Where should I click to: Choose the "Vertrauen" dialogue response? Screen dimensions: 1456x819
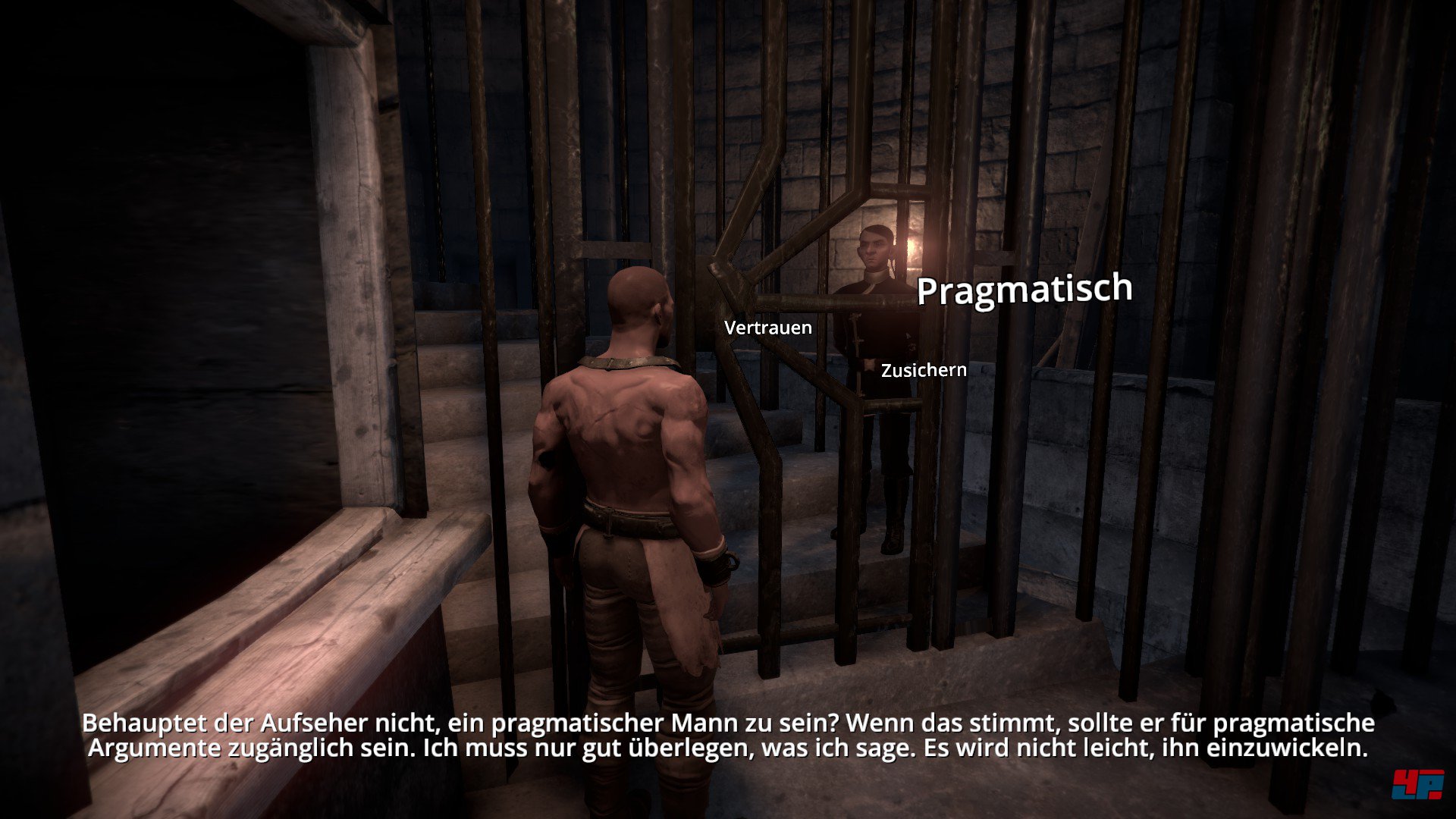tap(767, 328)
